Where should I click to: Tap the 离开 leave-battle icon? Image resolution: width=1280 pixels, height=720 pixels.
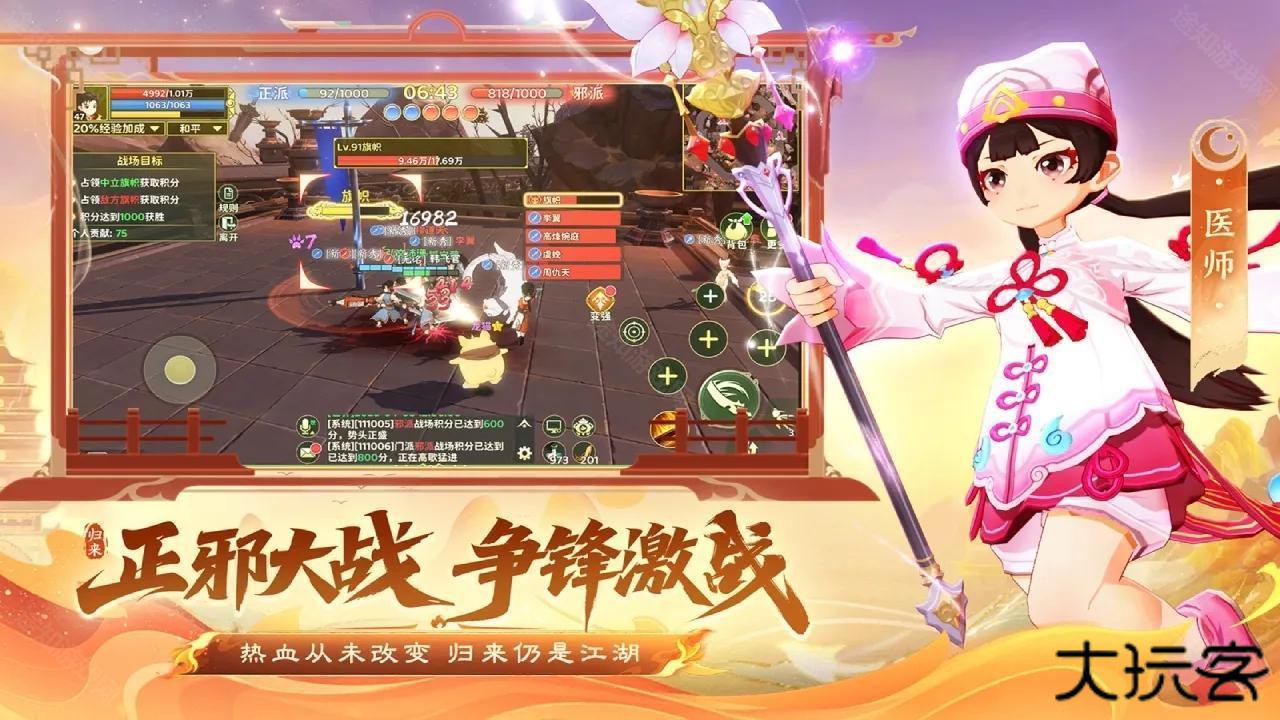click(x=227, y=224)
